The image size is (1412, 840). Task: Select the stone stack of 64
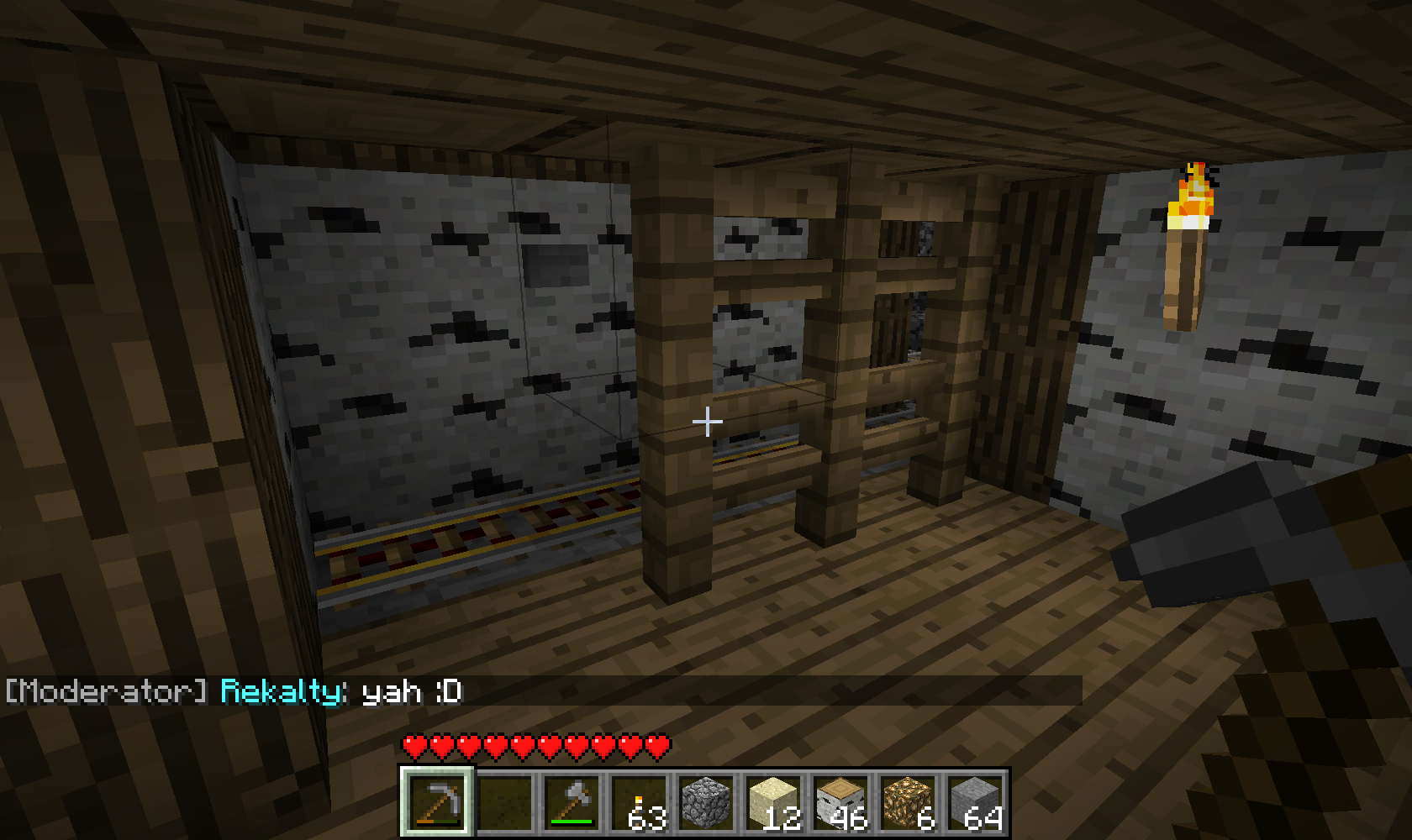click(x=975, y=802)
